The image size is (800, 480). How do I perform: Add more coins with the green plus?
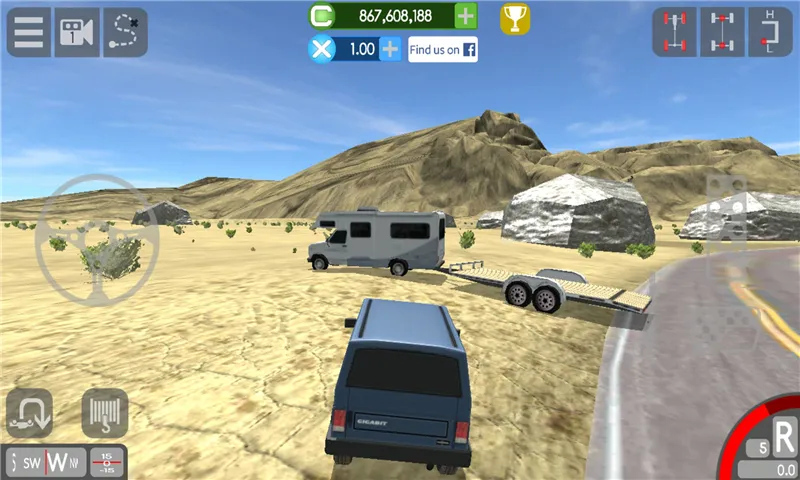(x=466, y=16)
